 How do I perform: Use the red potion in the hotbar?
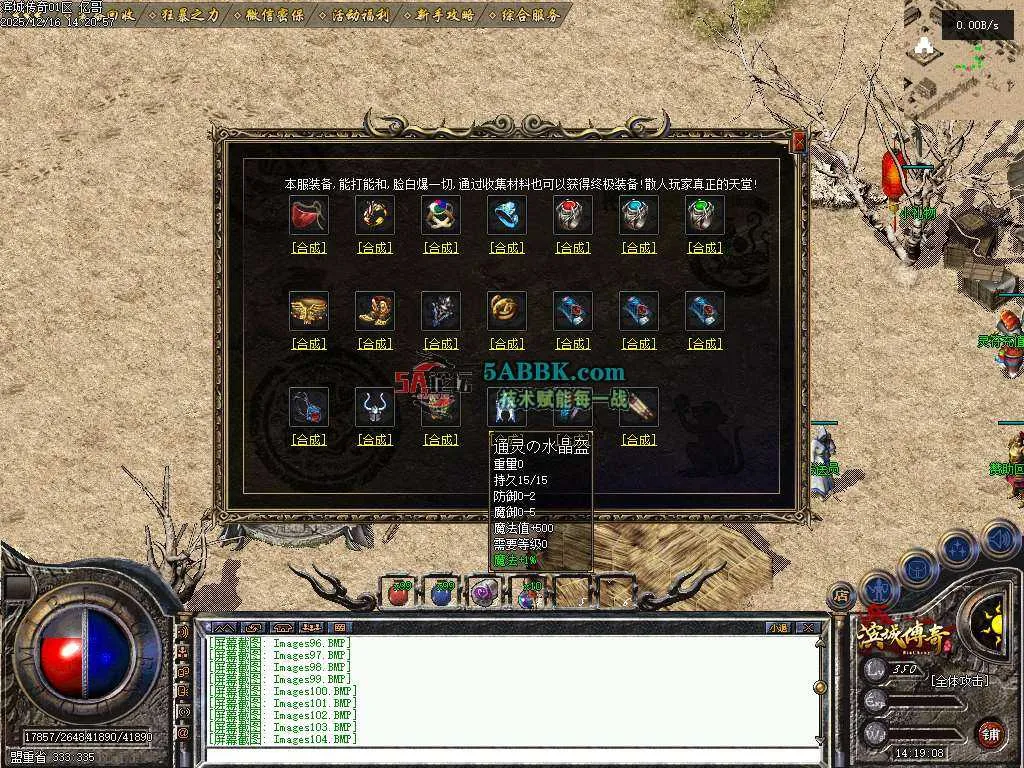click(x=398, y=594)
